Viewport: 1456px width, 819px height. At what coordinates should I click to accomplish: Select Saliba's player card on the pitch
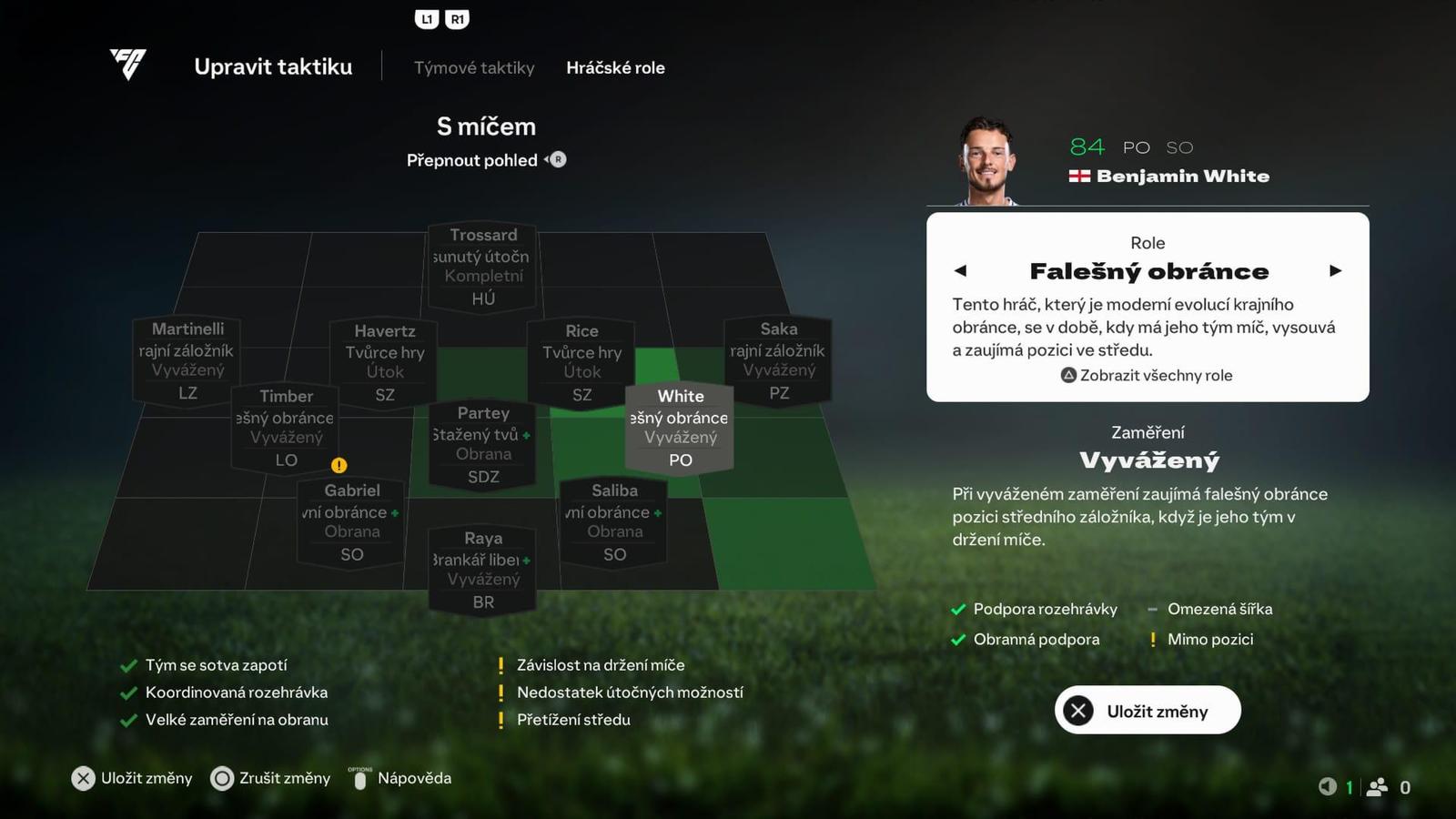[x=614, y=521]
